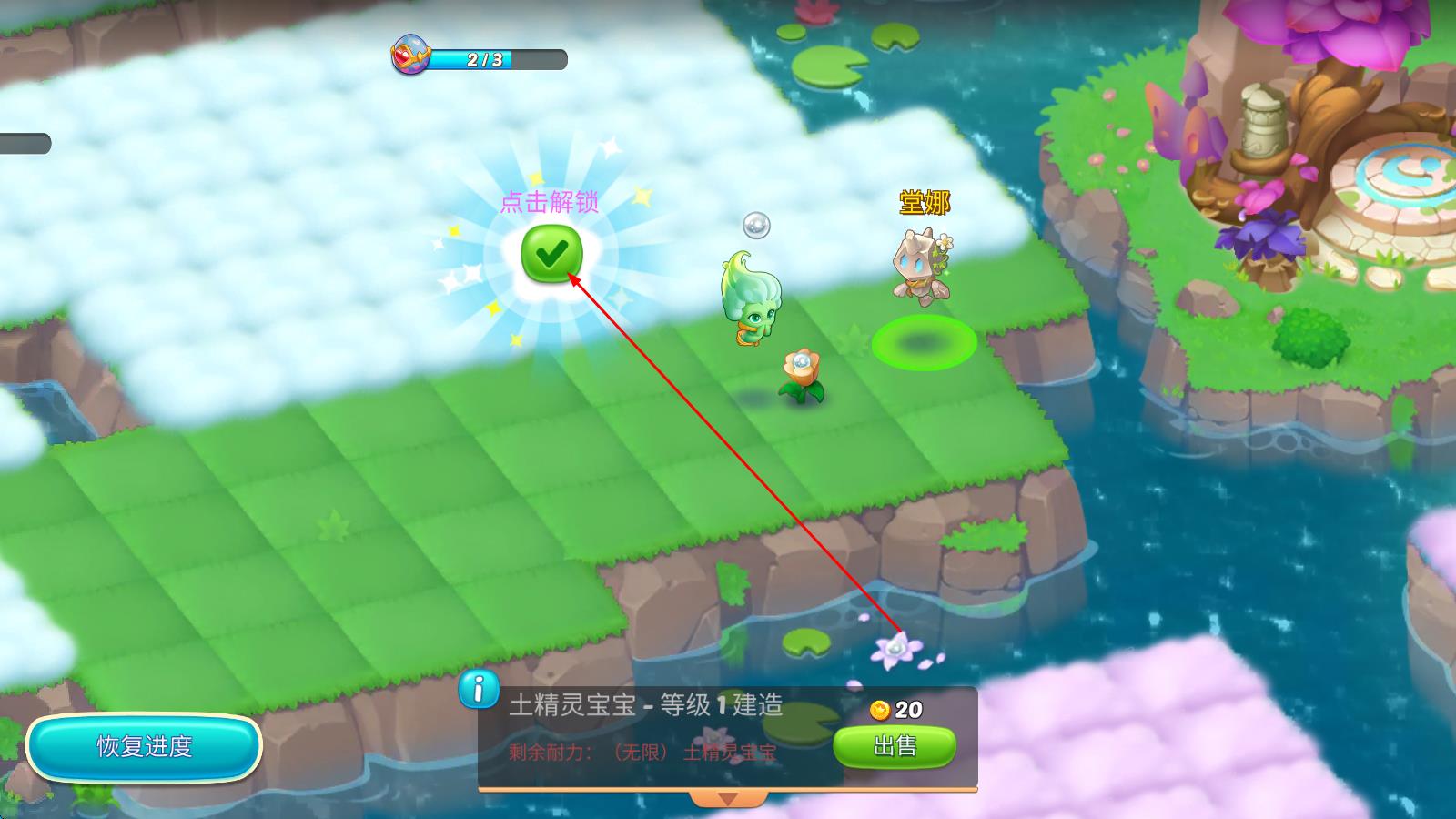Viewport: 1456px width, 819px height.
Task: Open the blue info icon
Action: pos(478,689)
